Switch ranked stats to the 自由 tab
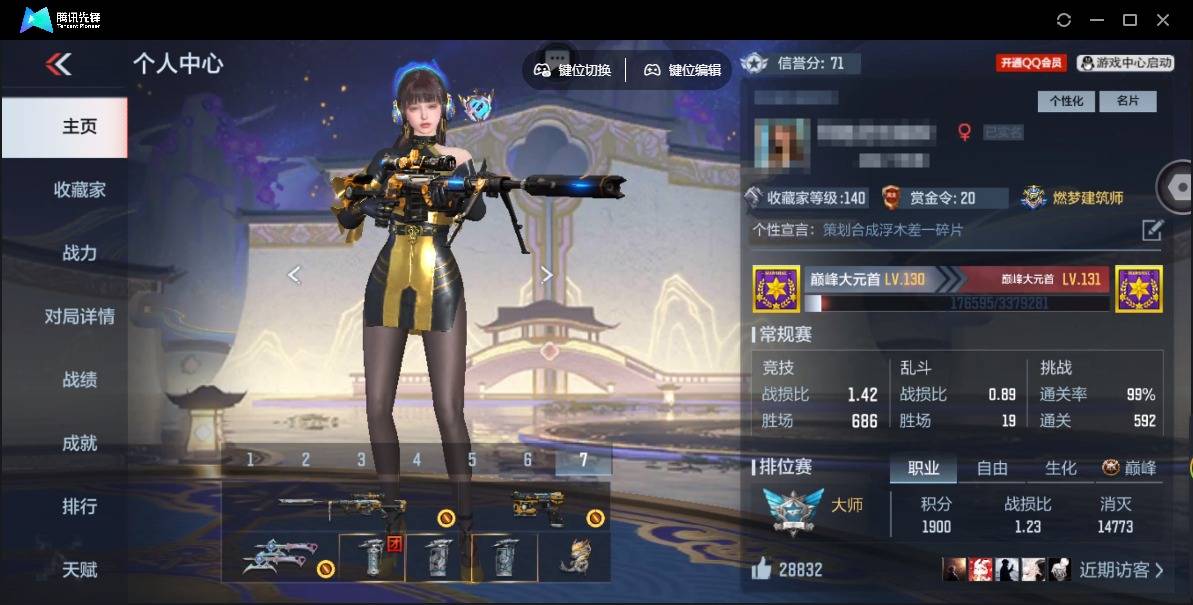 991,468
